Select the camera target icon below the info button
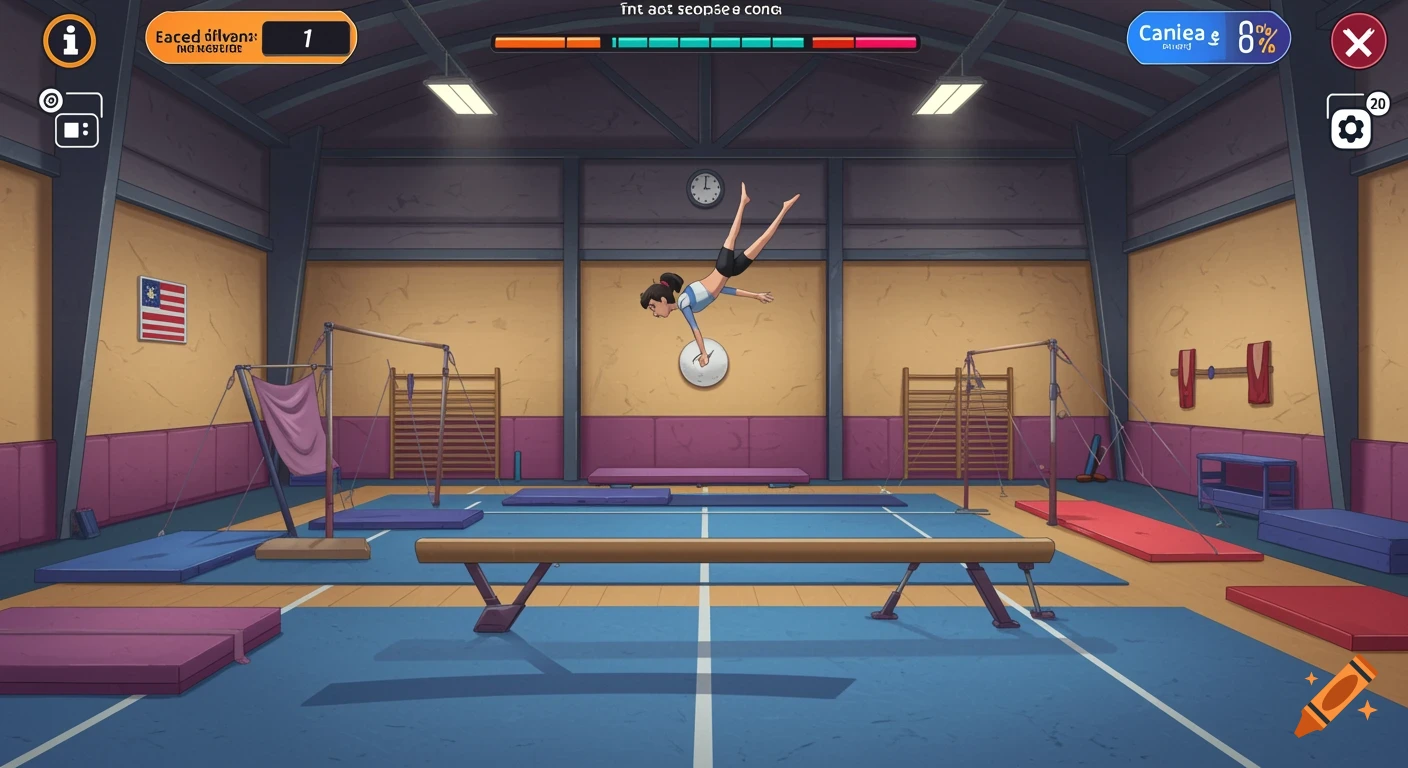Image resolution: width=1408 pixels, height=768 pixels. [x=50, y=99]
